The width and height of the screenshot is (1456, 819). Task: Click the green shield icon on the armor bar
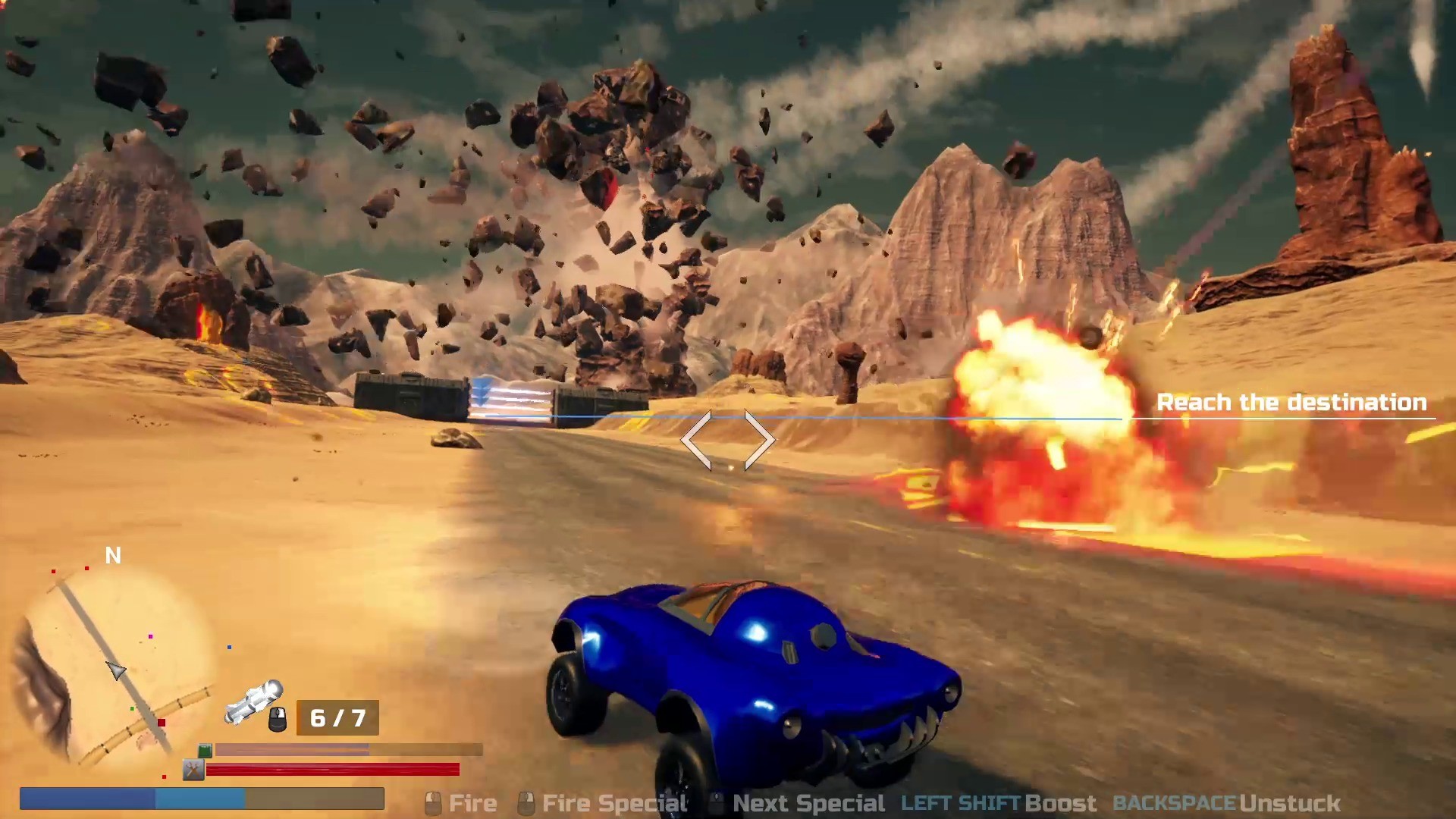(205, 750)
